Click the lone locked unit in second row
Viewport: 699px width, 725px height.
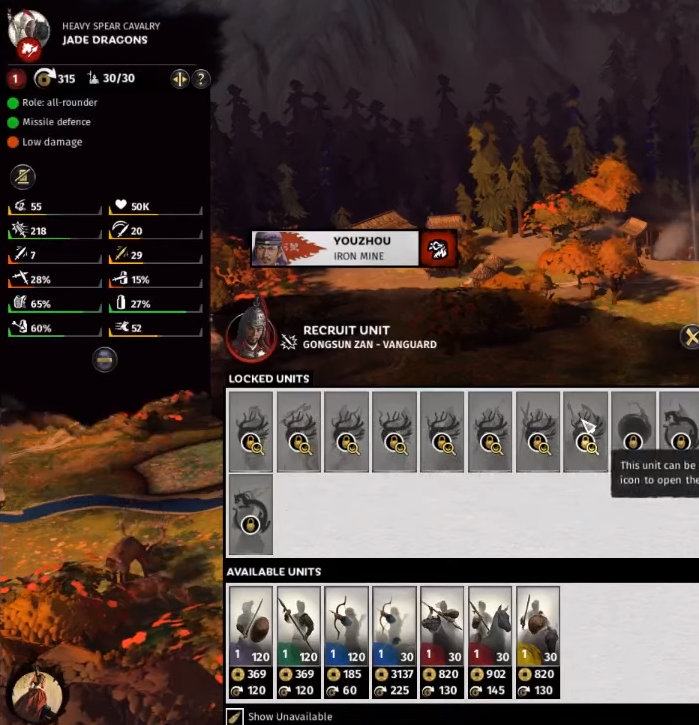(250, 515)
